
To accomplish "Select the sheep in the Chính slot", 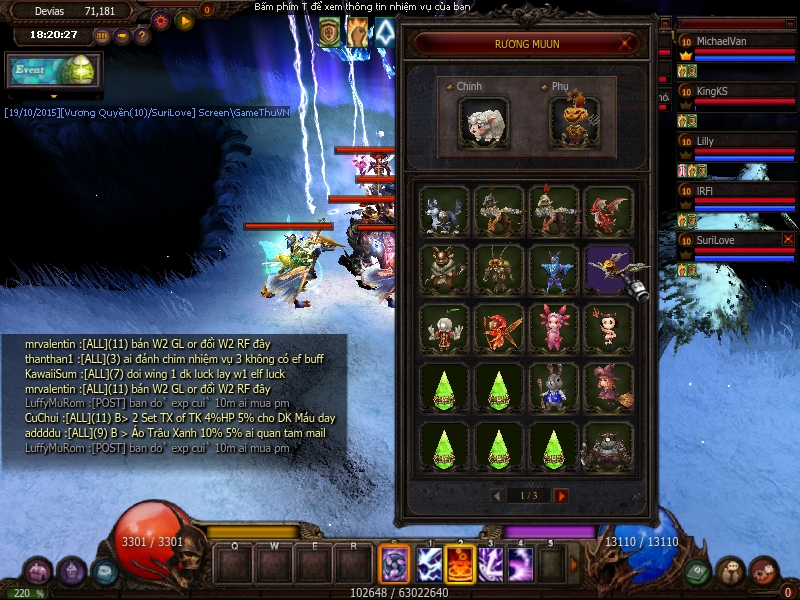I will (x=484, y=122).
